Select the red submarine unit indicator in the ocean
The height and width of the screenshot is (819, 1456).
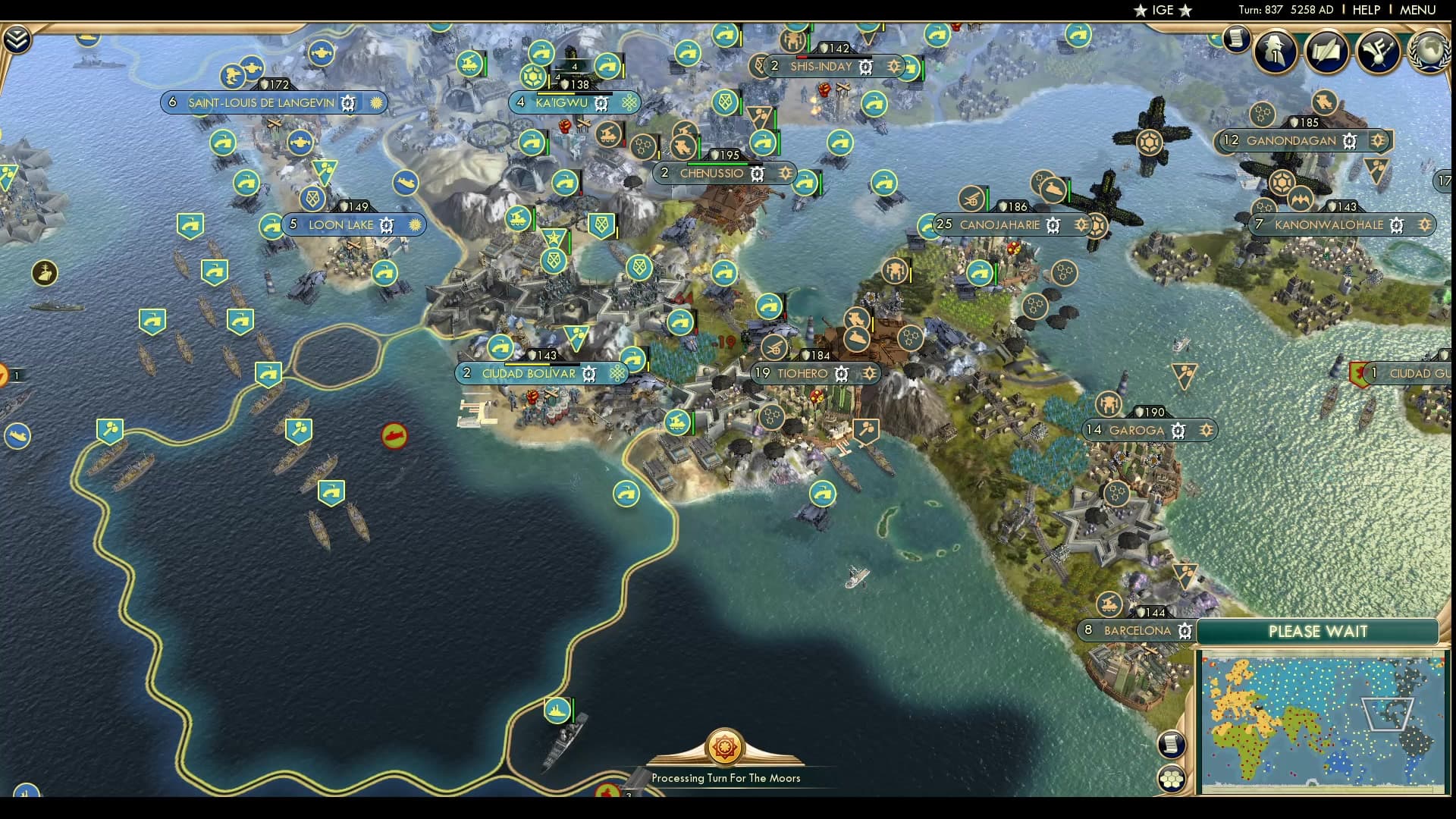pos(394,435)
